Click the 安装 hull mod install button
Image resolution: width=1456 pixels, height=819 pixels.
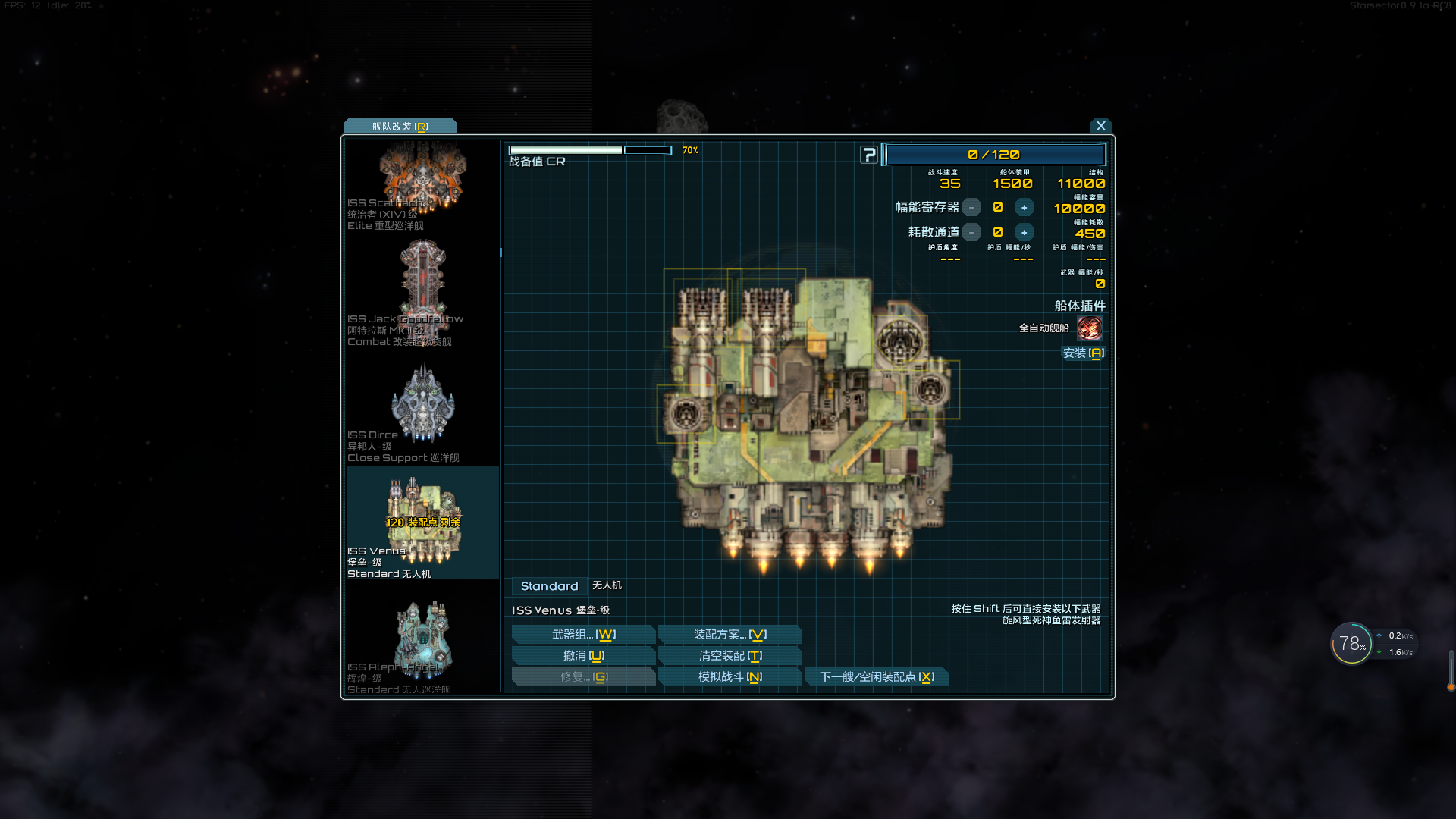coord(1083,353)
